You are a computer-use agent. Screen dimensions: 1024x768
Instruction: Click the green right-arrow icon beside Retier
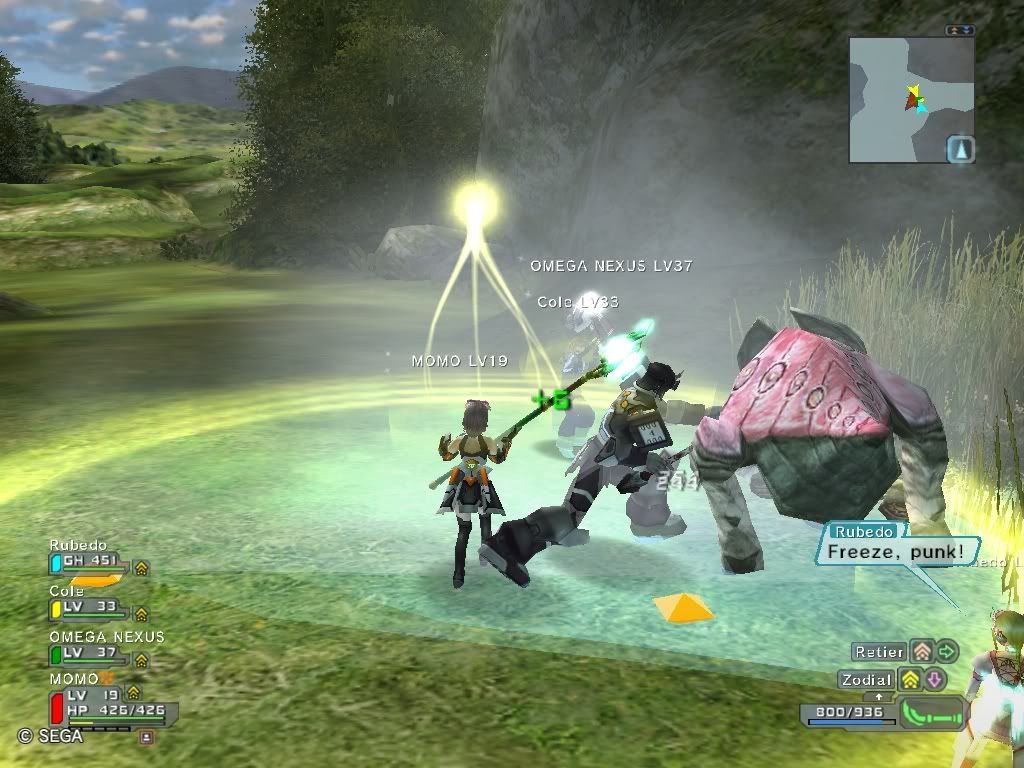(x=947, y=652)
